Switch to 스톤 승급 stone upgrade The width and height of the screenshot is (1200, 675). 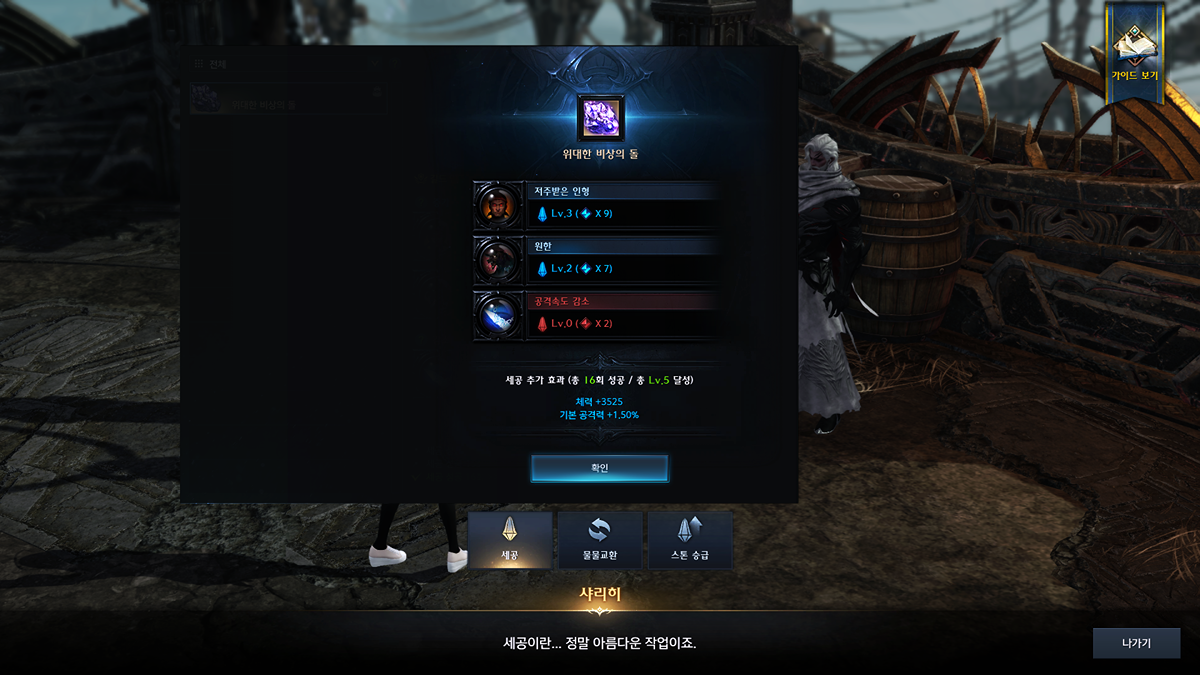click(x=690, y=540)
